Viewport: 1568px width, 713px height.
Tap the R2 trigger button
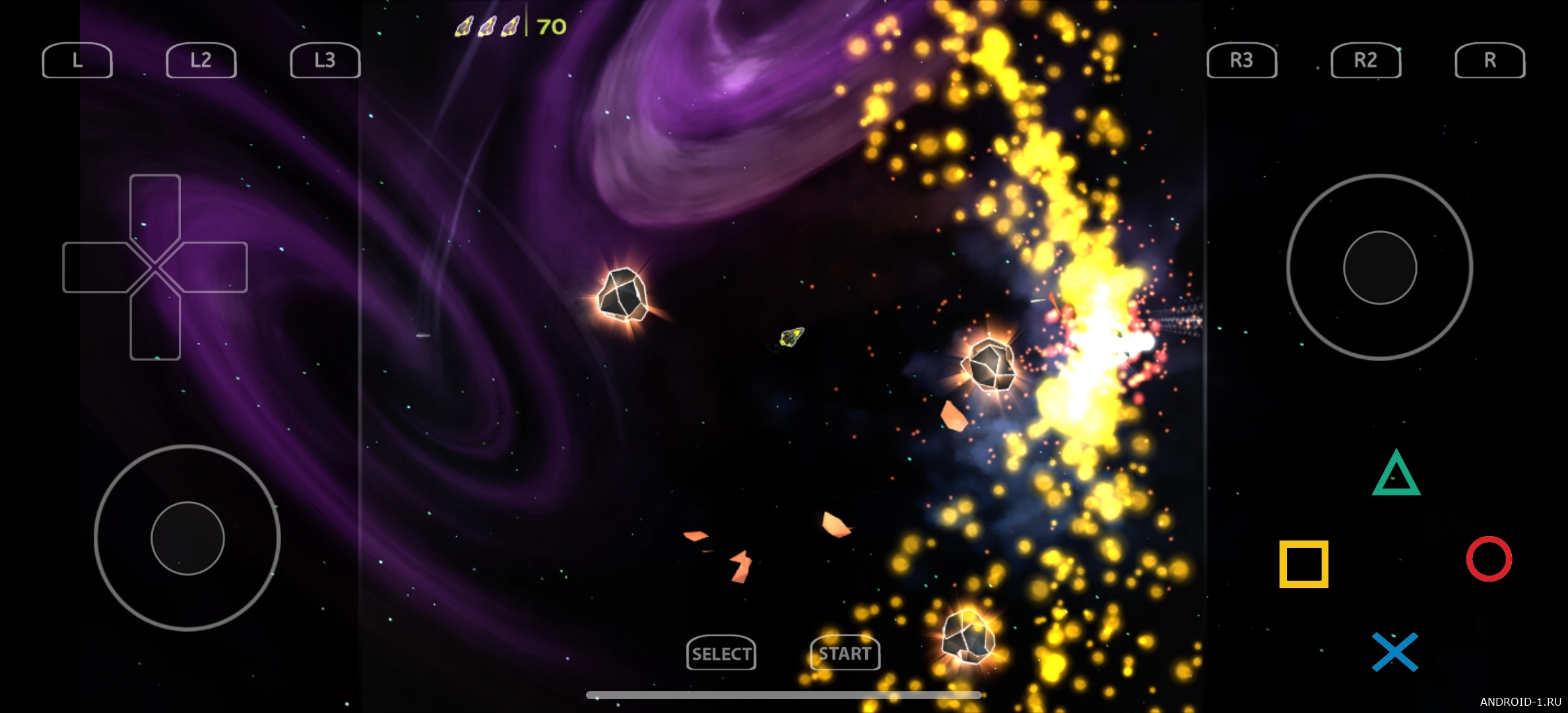click(x=1365, y=61)
